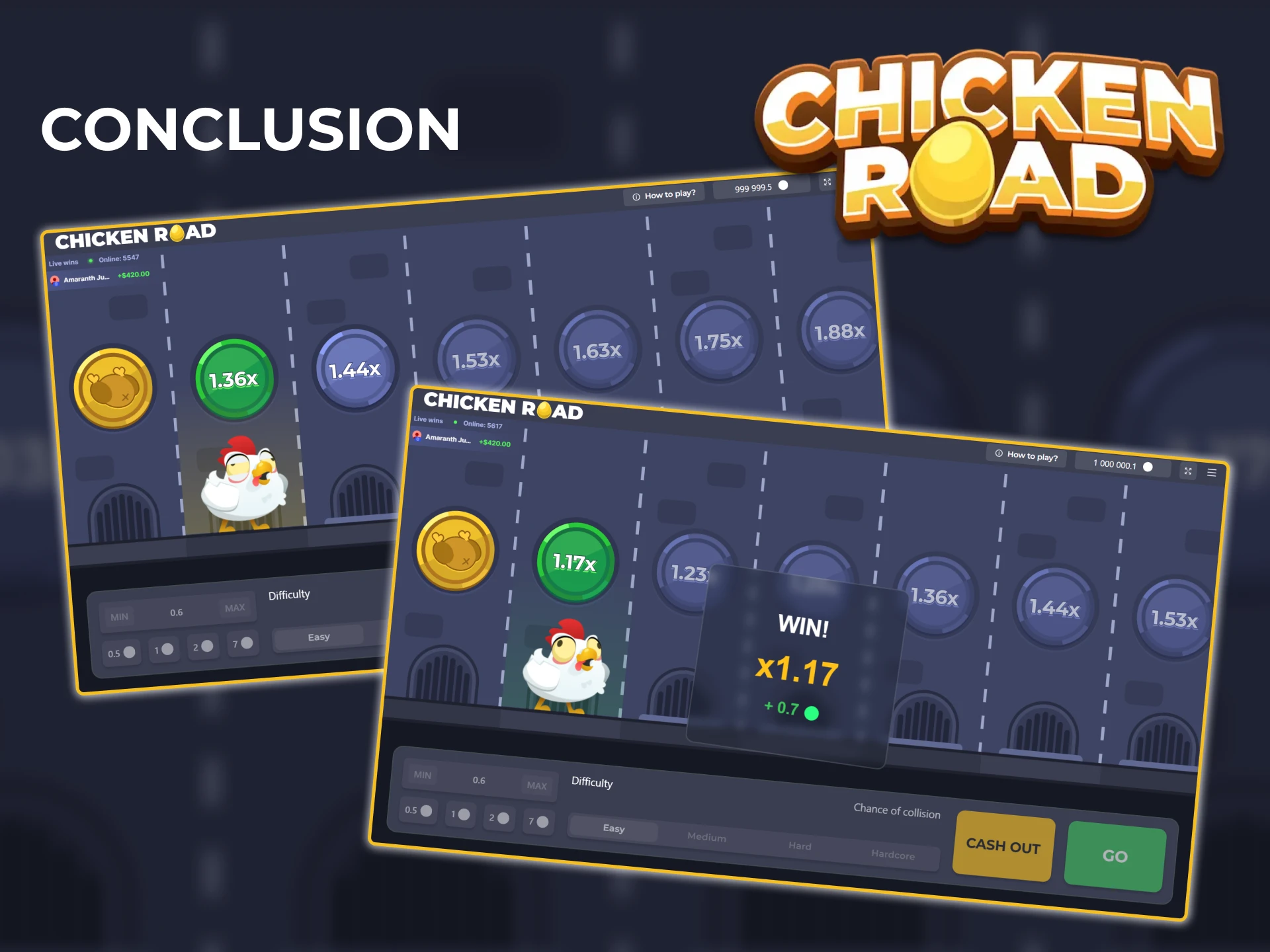Open fullscreen using the expand icon
The image size is (1270, 952).
(1188, 471)
